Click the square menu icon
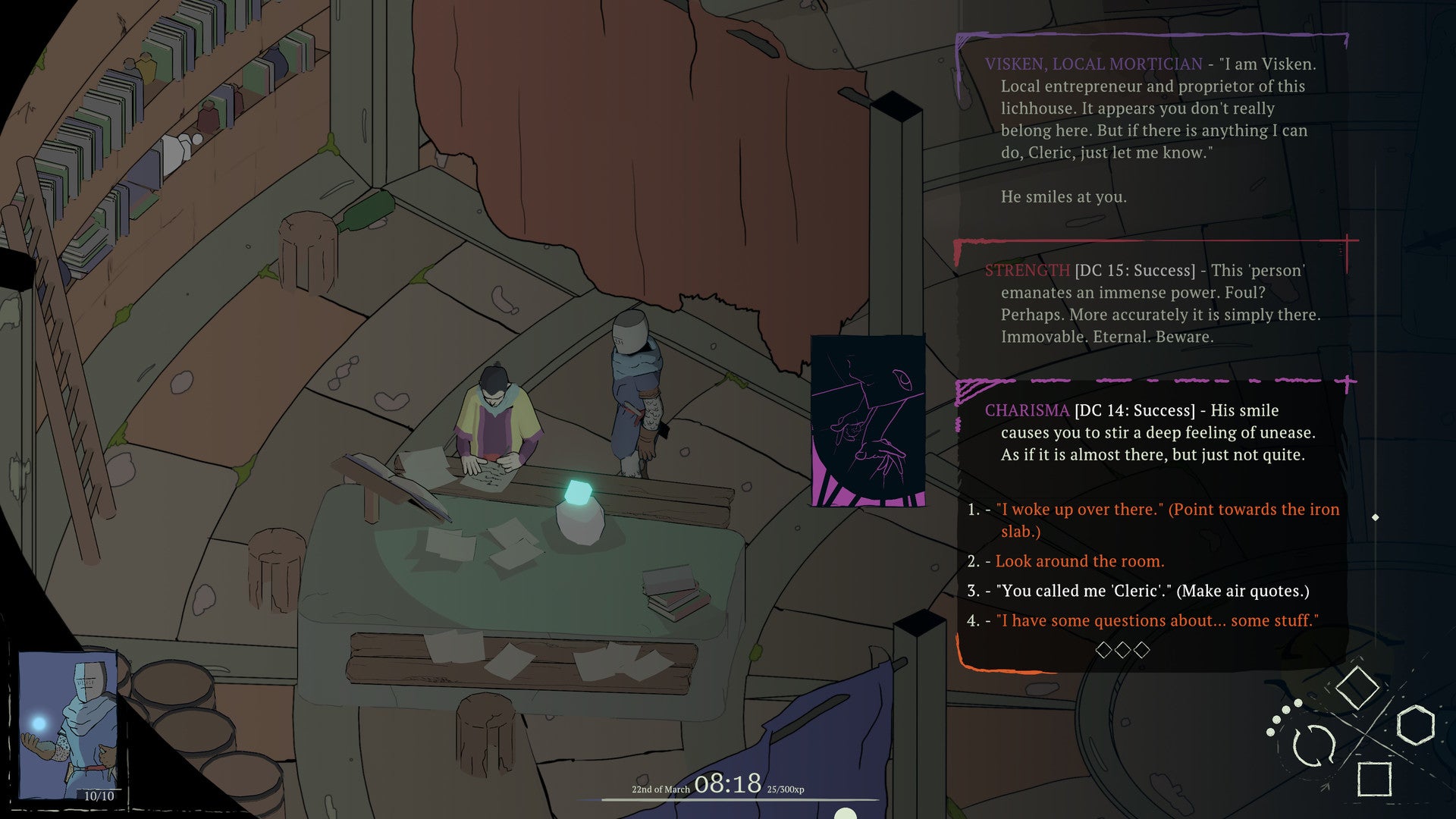Image resolution: width=1456 pixels, height=819 pixels. [x=1373, y=779]
